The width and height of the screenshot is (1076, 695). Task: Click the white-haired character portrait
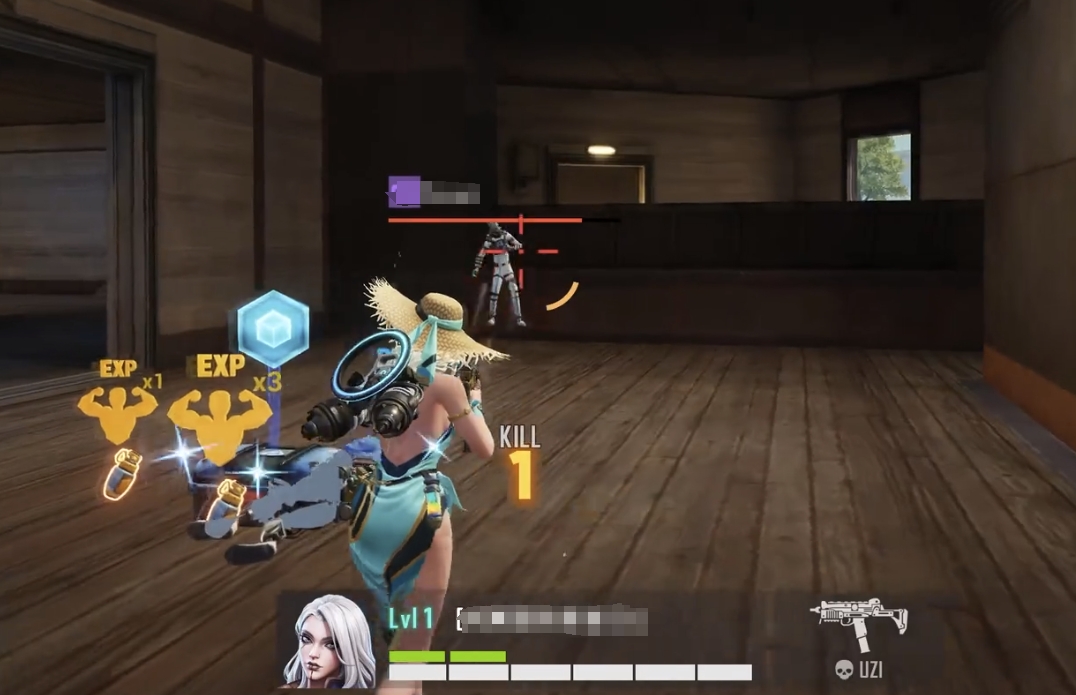329,641
